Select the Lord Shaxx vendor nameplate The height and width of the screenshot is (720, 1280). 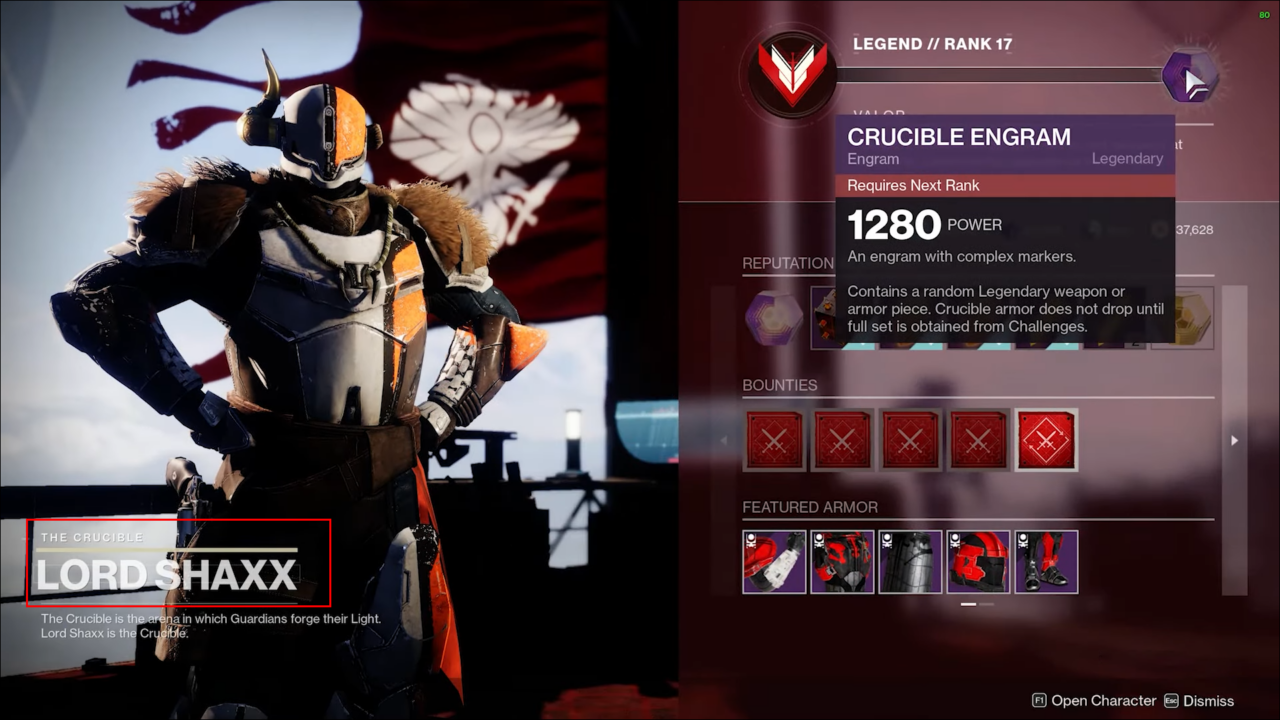[178, 563]
